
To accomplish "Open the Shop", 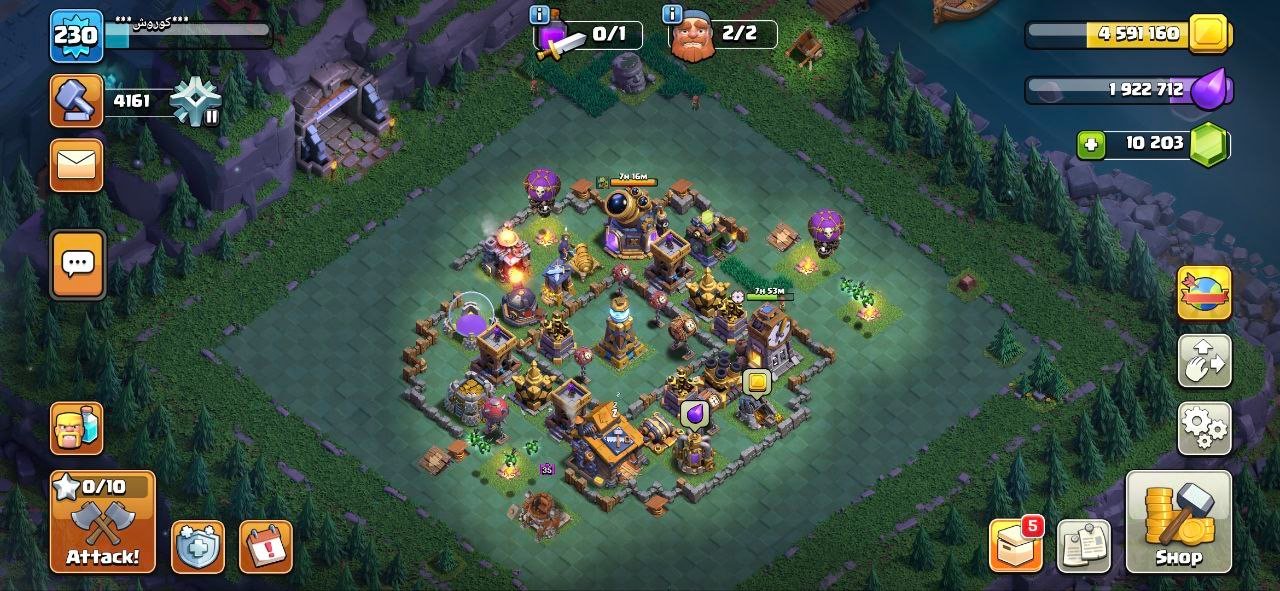I will click(x=1178, y=521).
